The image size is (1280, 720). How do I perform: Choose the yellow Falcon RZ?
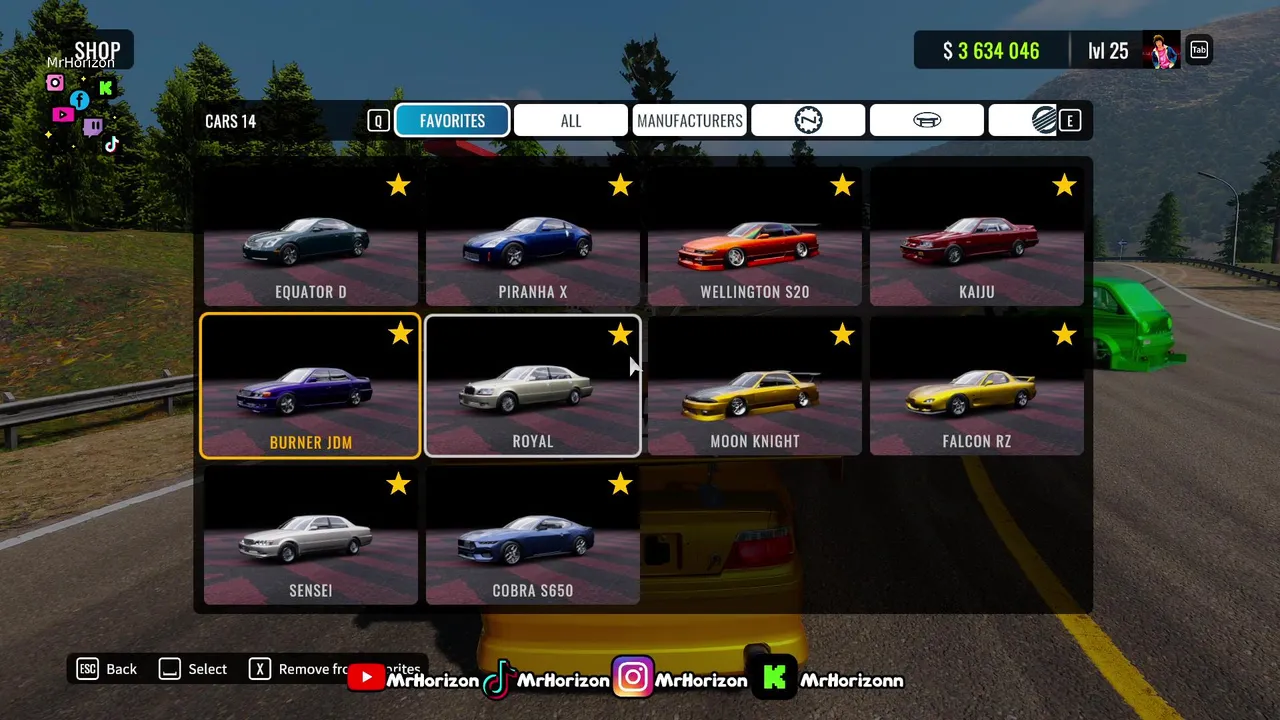[976, 387]
